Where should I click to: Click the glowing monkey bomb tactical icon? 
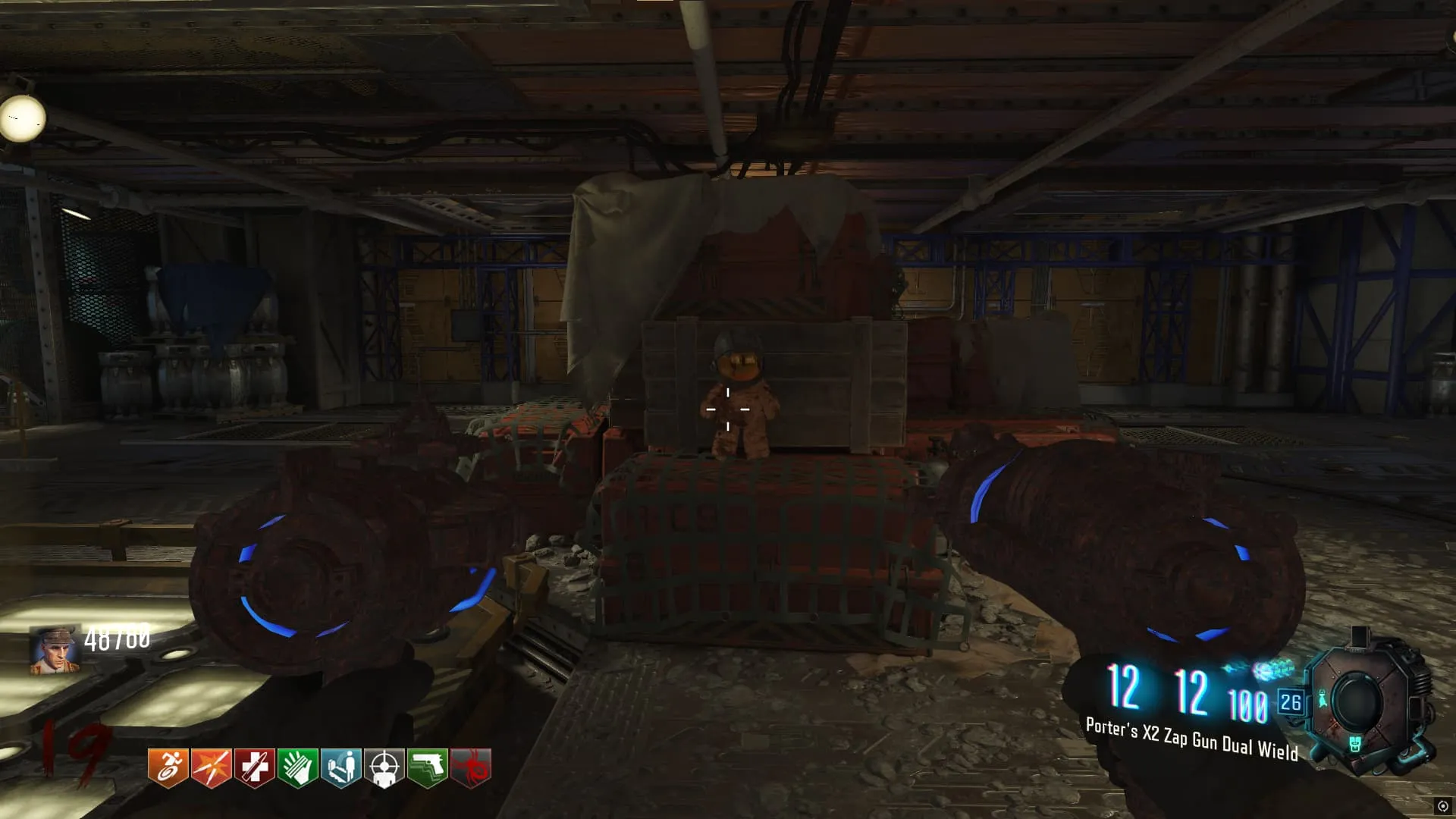click(1323, 699)
